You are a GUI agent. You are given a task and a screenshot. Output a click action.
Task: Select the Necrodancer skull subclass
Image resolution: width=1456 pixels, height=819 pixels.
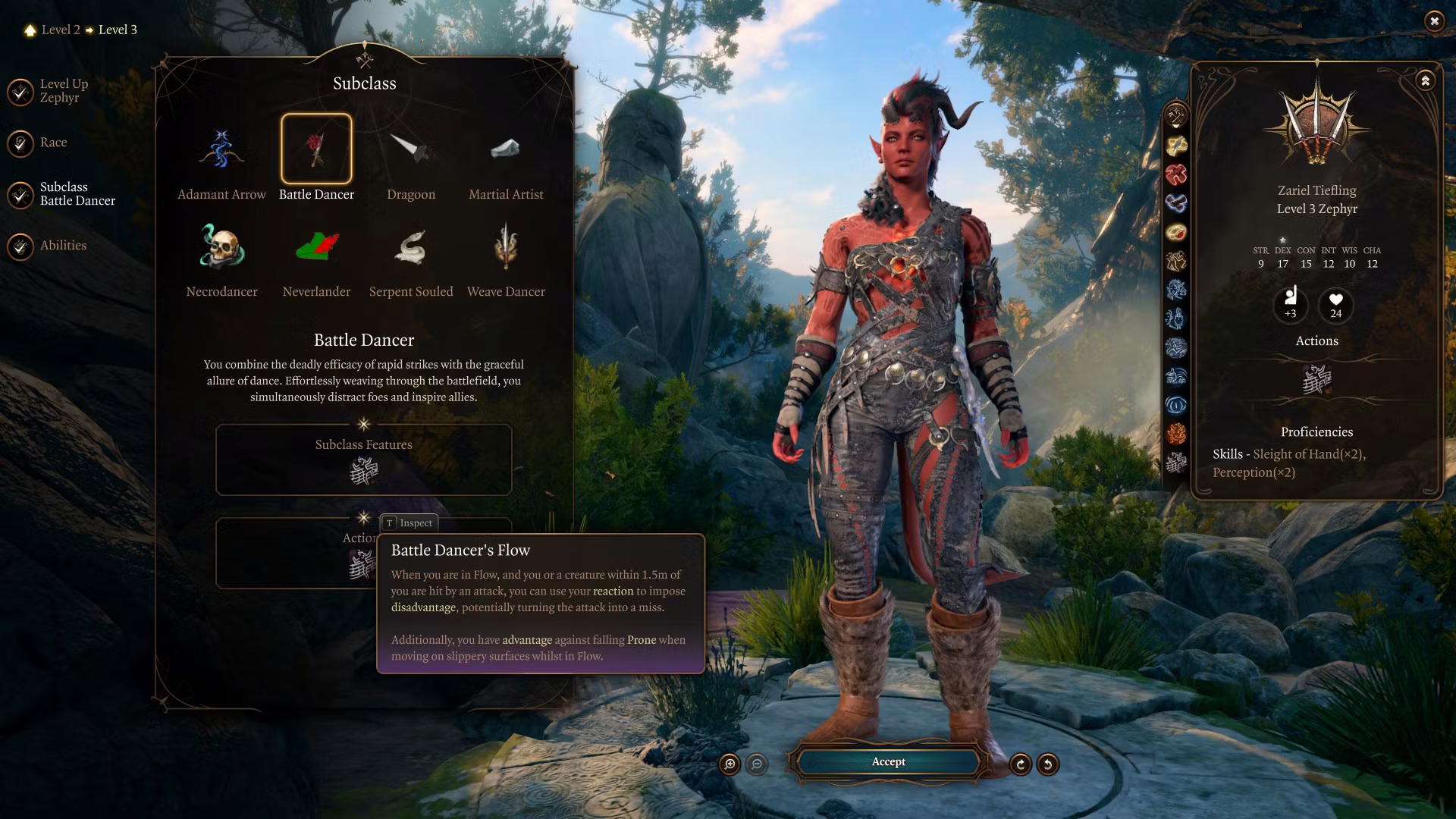pos(221,247)
